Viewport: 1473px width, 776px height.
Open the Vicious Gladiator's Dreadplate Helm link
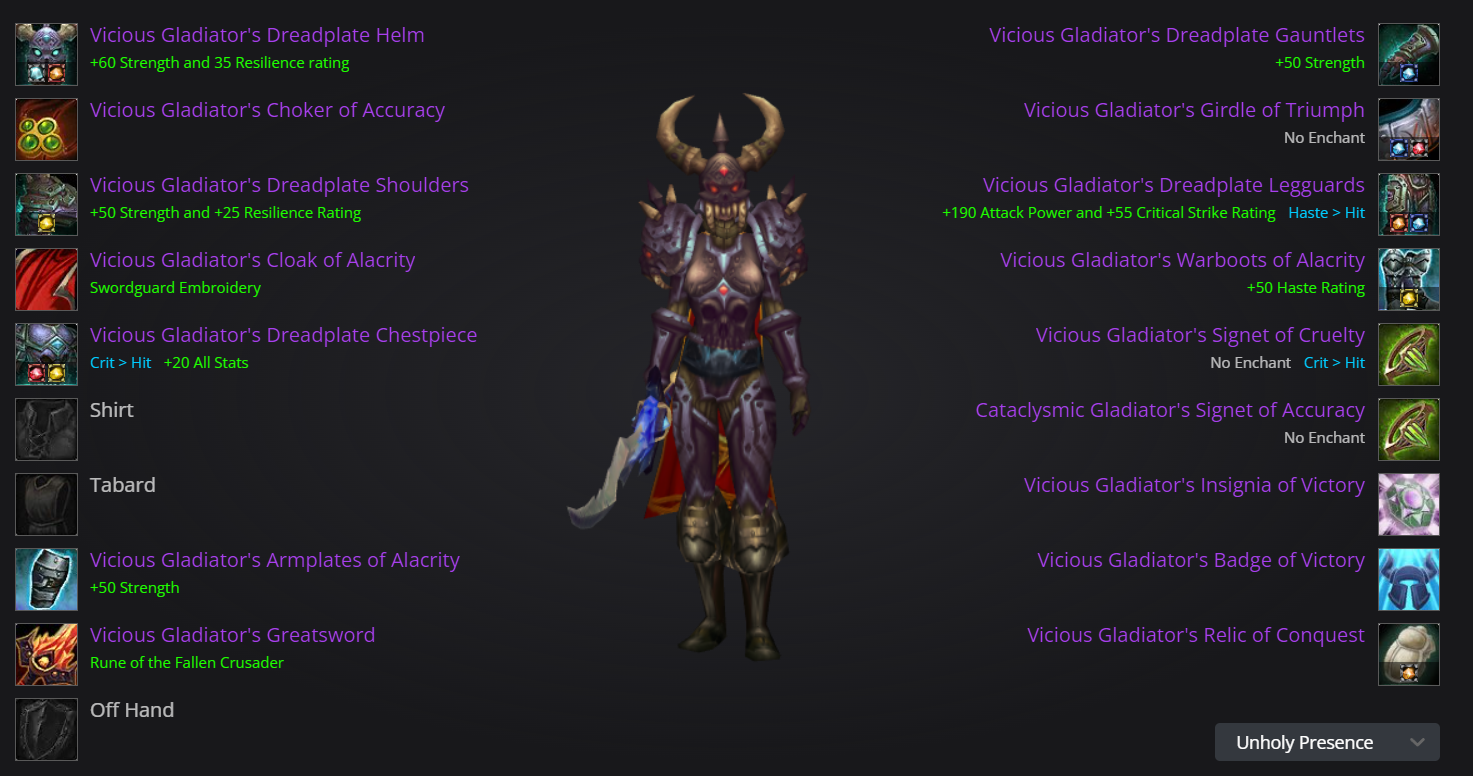[256, 34]
